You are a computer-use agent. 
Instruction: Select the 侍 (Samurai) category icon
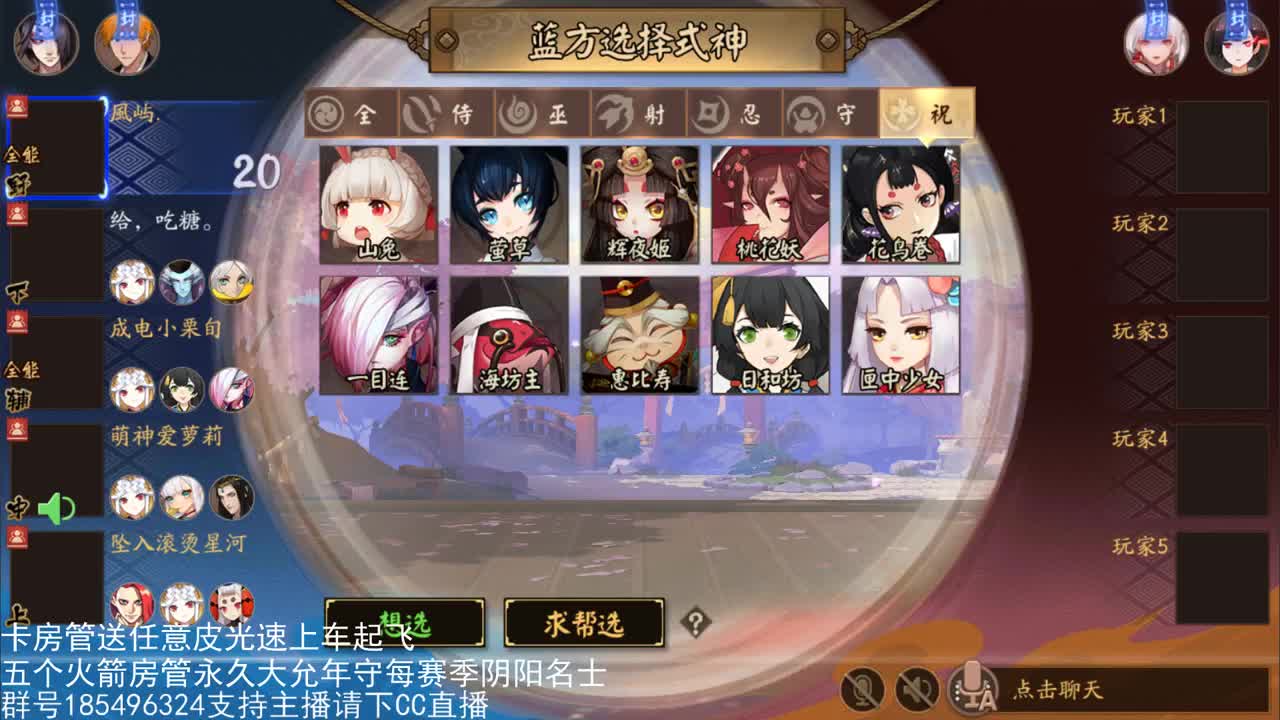coord(445,113)
